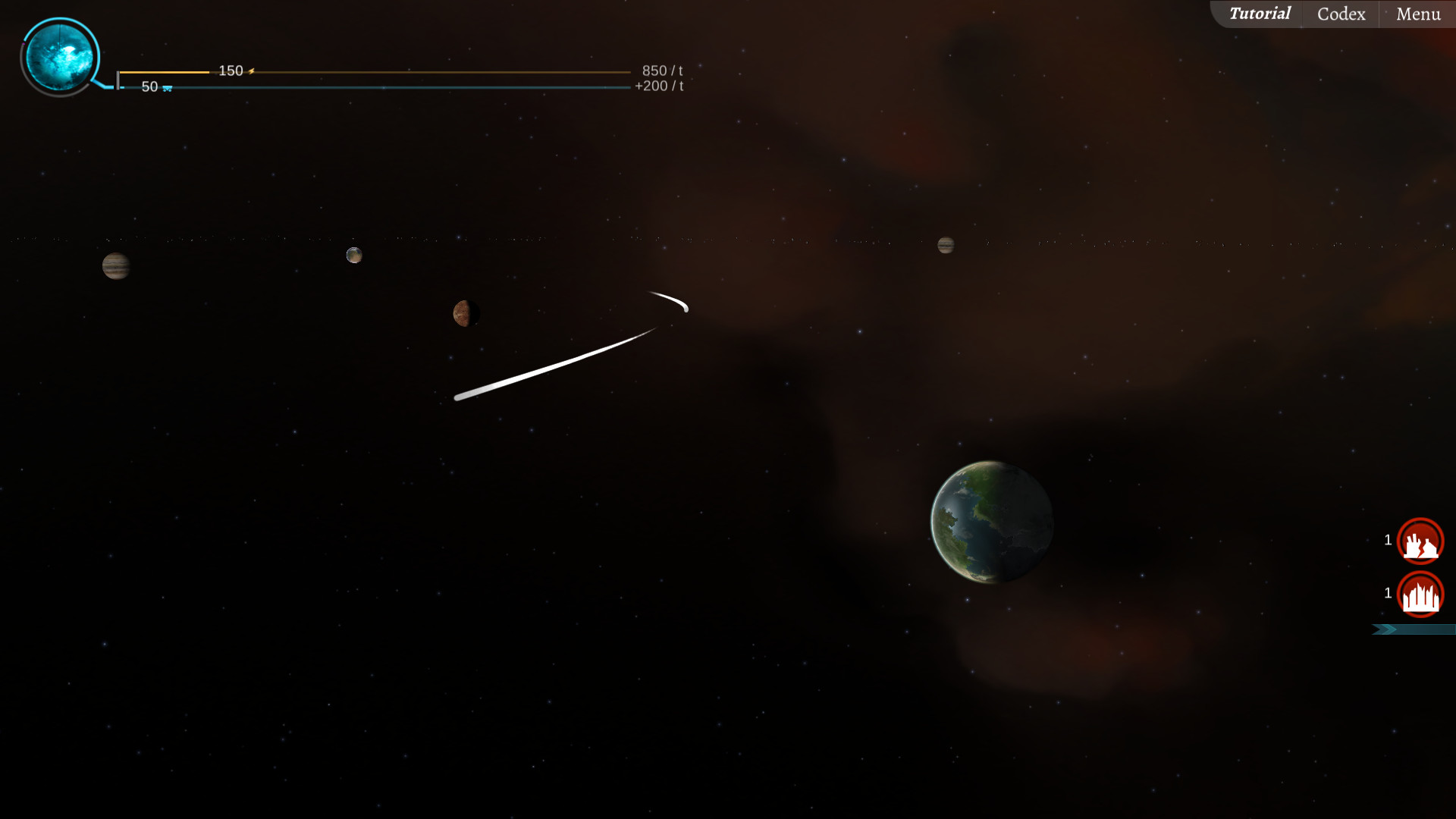This screenshot has height=819, width=1456.
Task: Click the blue resource progress bar
Action: (x=379, y=86)
